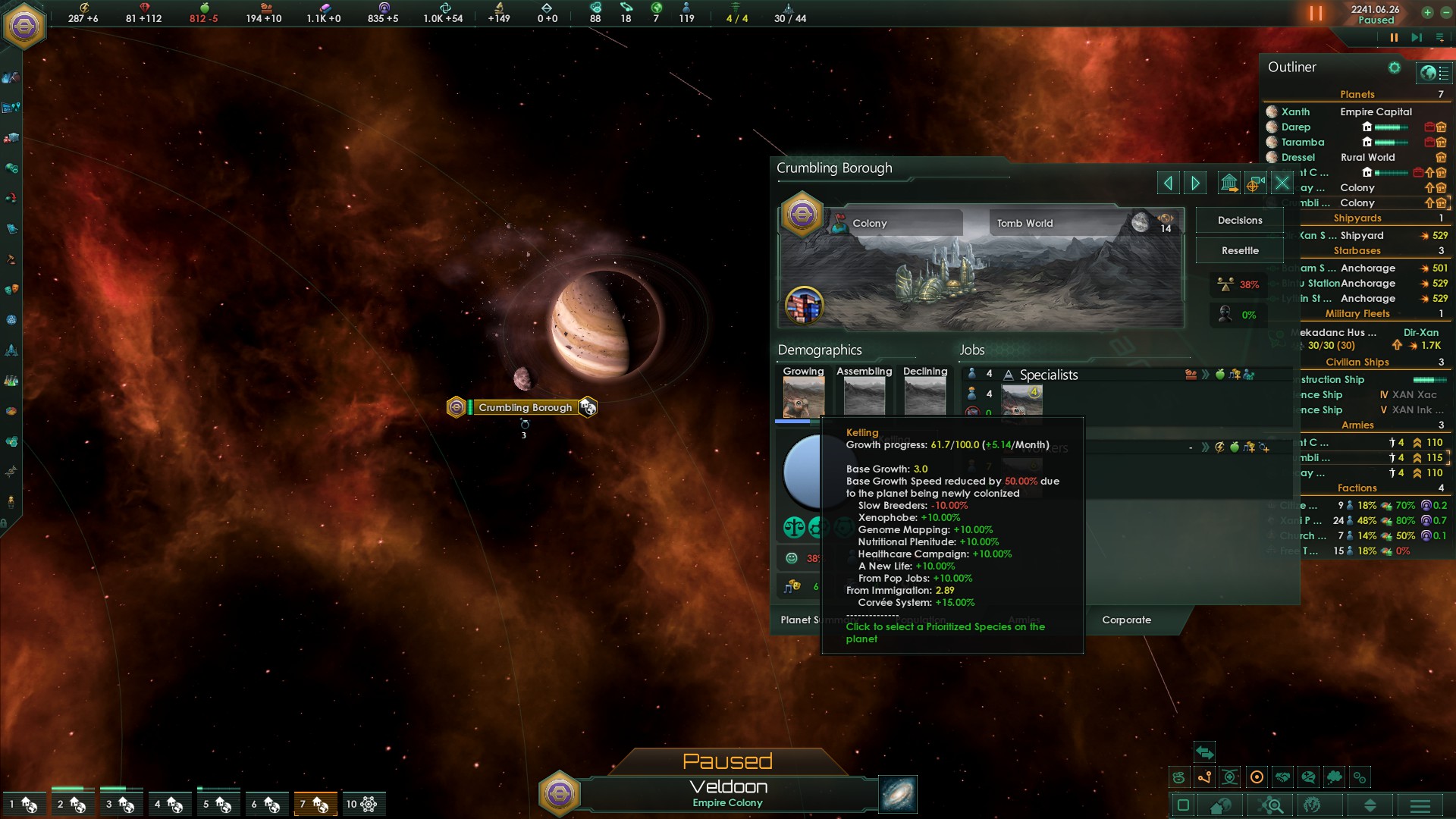Open main menu hamburger button bottom-right
The image size is (1456, 819).
[1420, 805]
